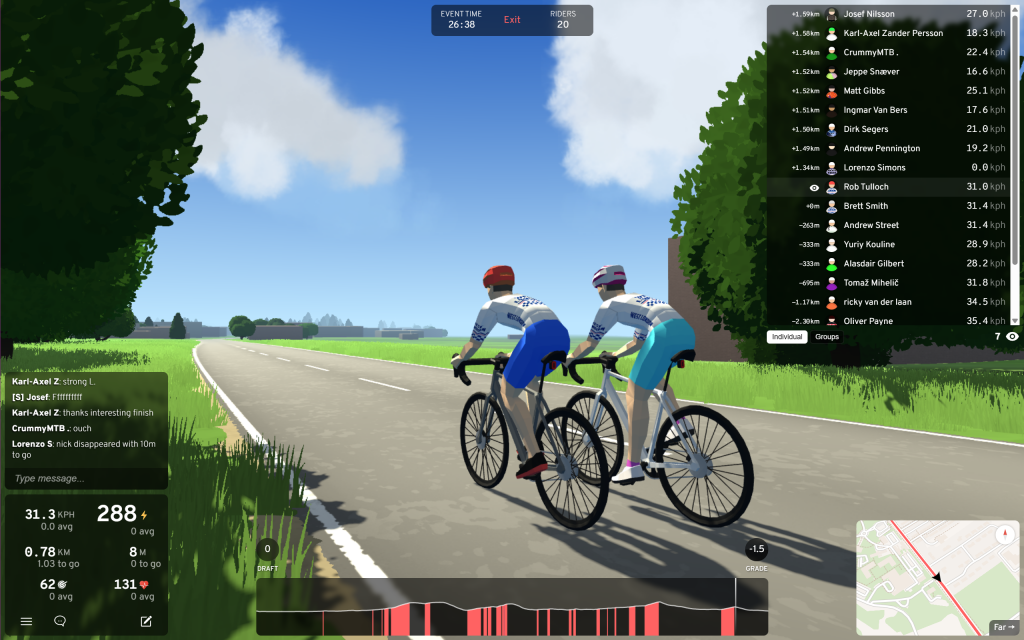
Task: Click Matt Gibbs in the rider list
Action: pos(864,91)
